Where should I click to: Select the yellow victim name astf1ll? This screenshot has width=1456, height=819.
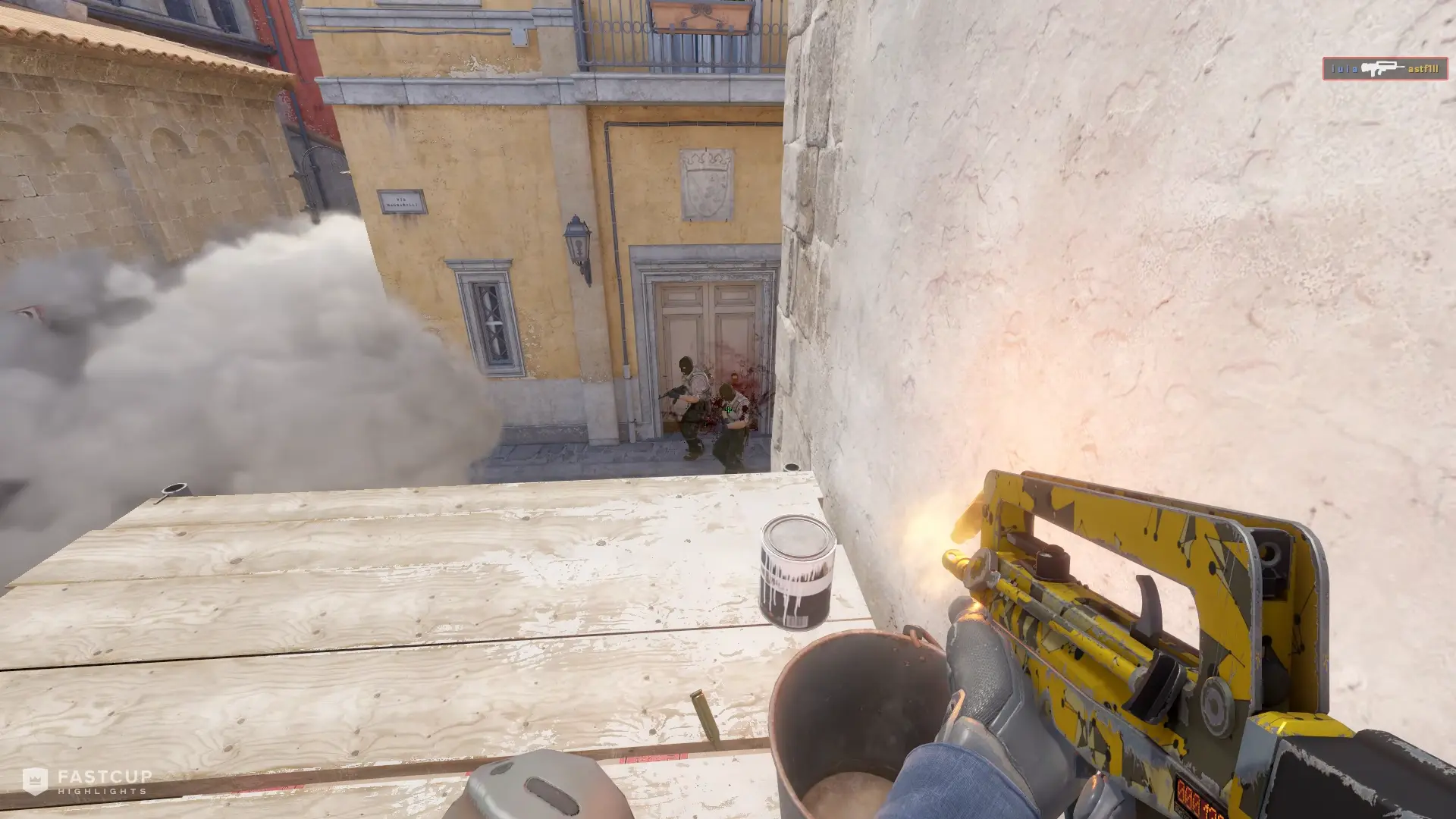(x=1423, y=68)
